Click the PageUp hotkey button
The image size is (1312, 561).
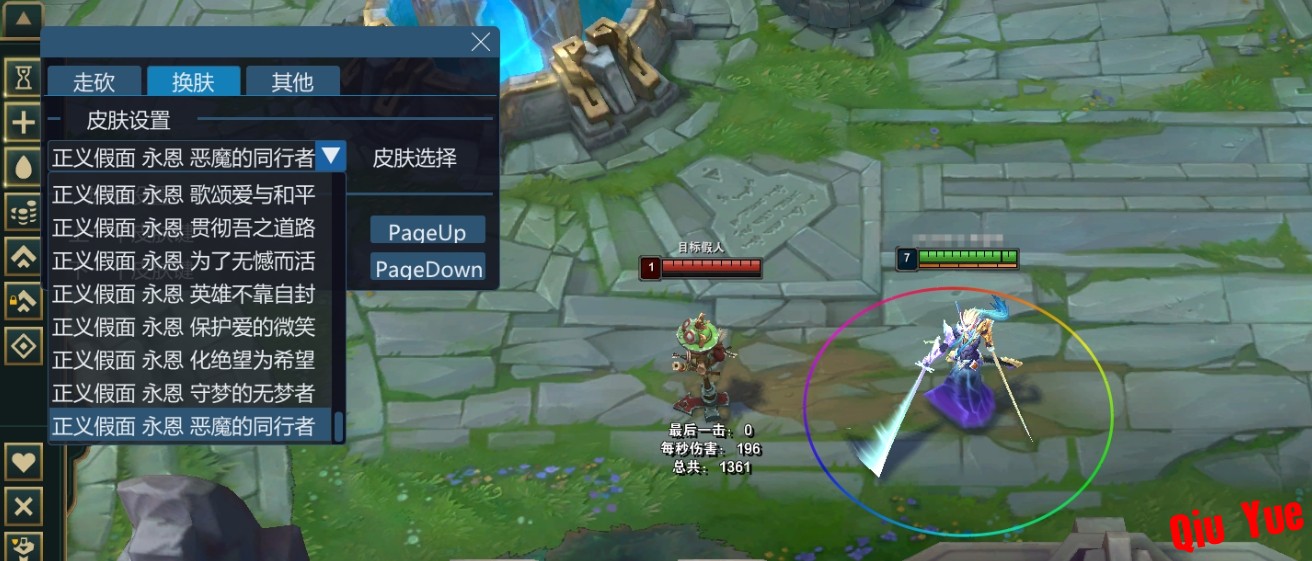click(x=427, y=232)
